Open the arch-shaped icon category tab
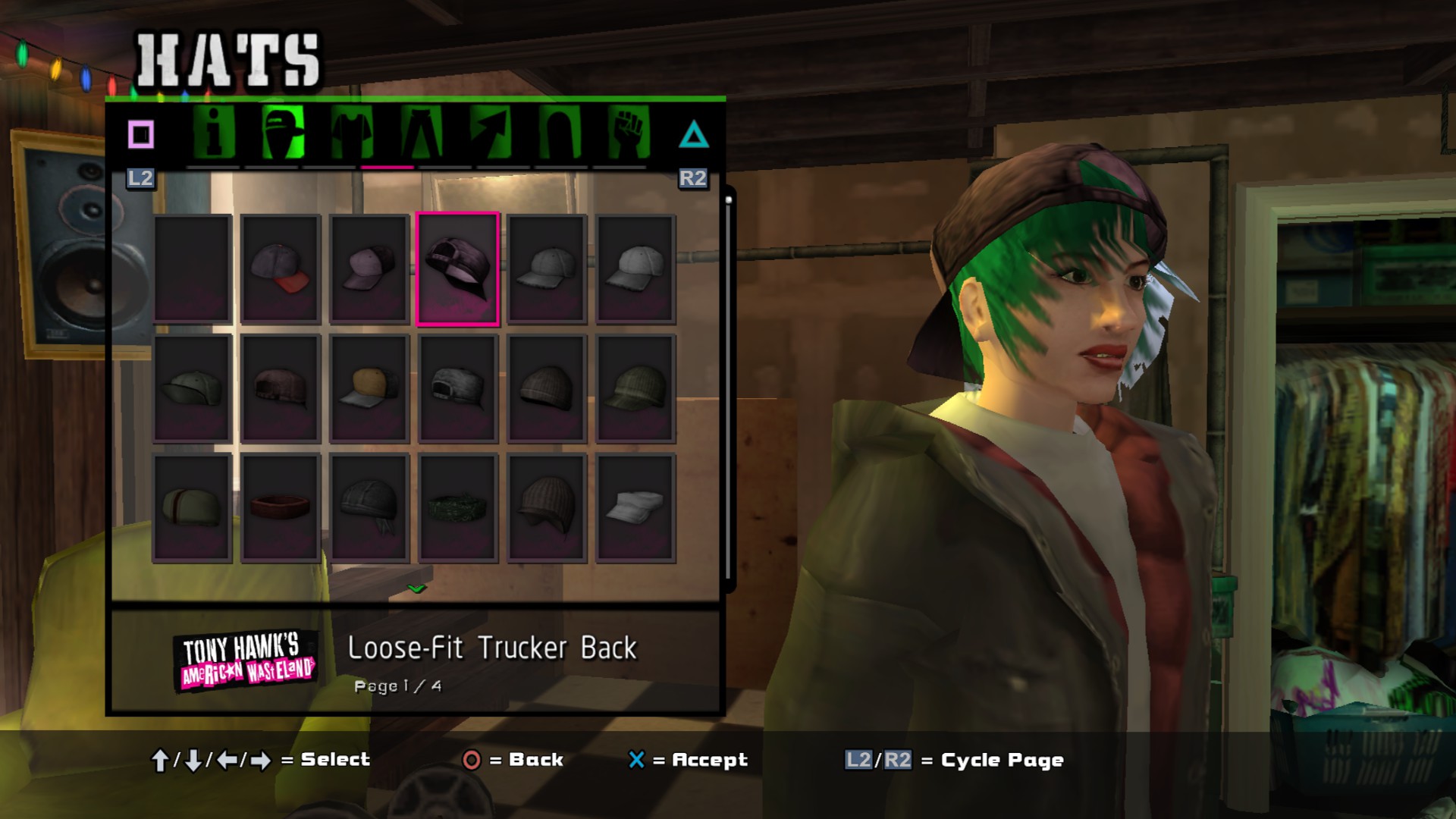 tap(560, 134)
